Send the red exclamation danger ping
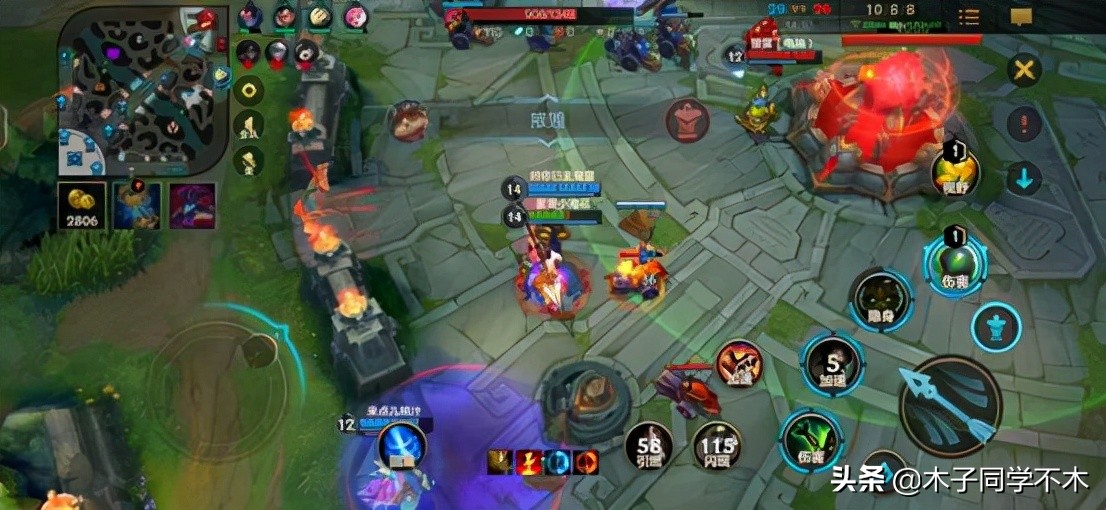 tap(1024, 125)
